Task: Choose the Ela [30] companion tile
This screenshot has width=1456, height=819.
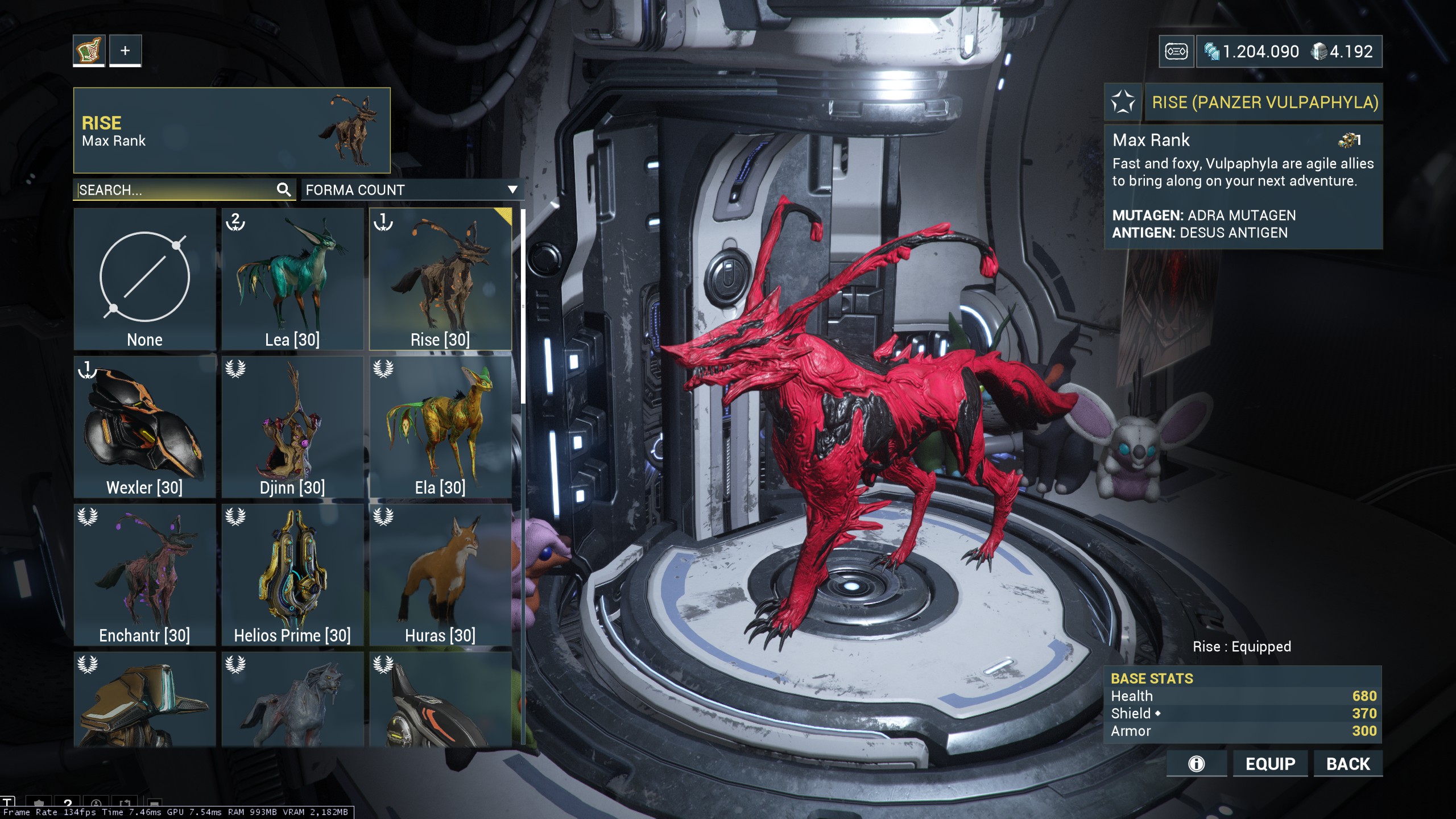Action: pyautogui.click(x=440, y=427)
